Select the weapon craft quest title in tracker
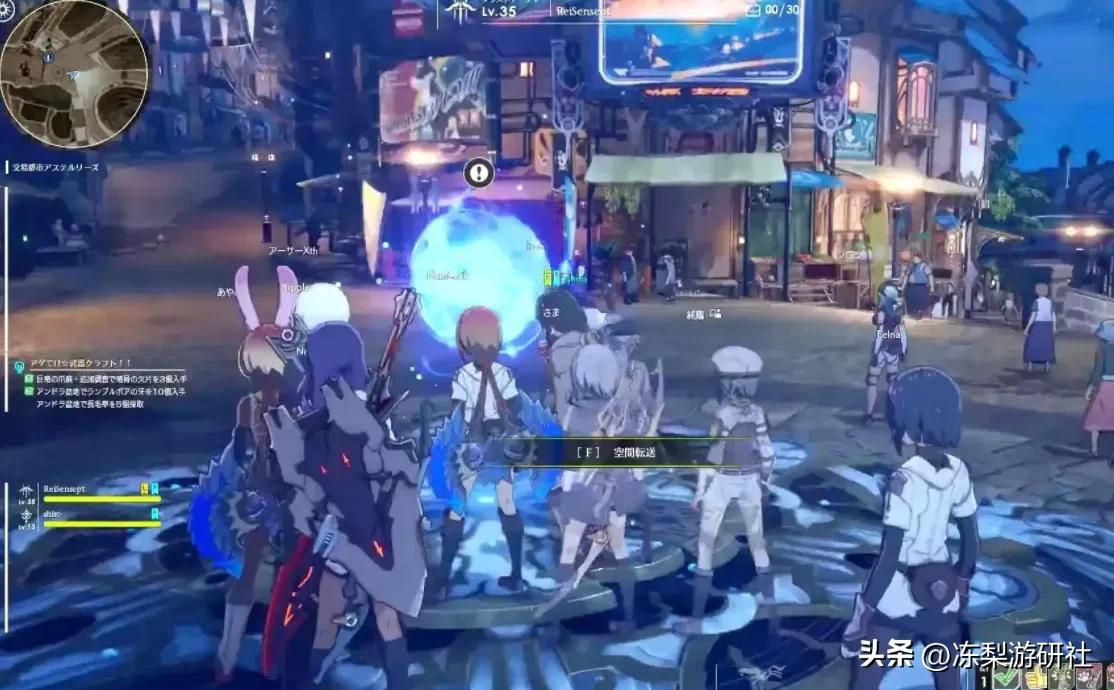Viewport: 1114px width, 690px height. tap(83, 363)
